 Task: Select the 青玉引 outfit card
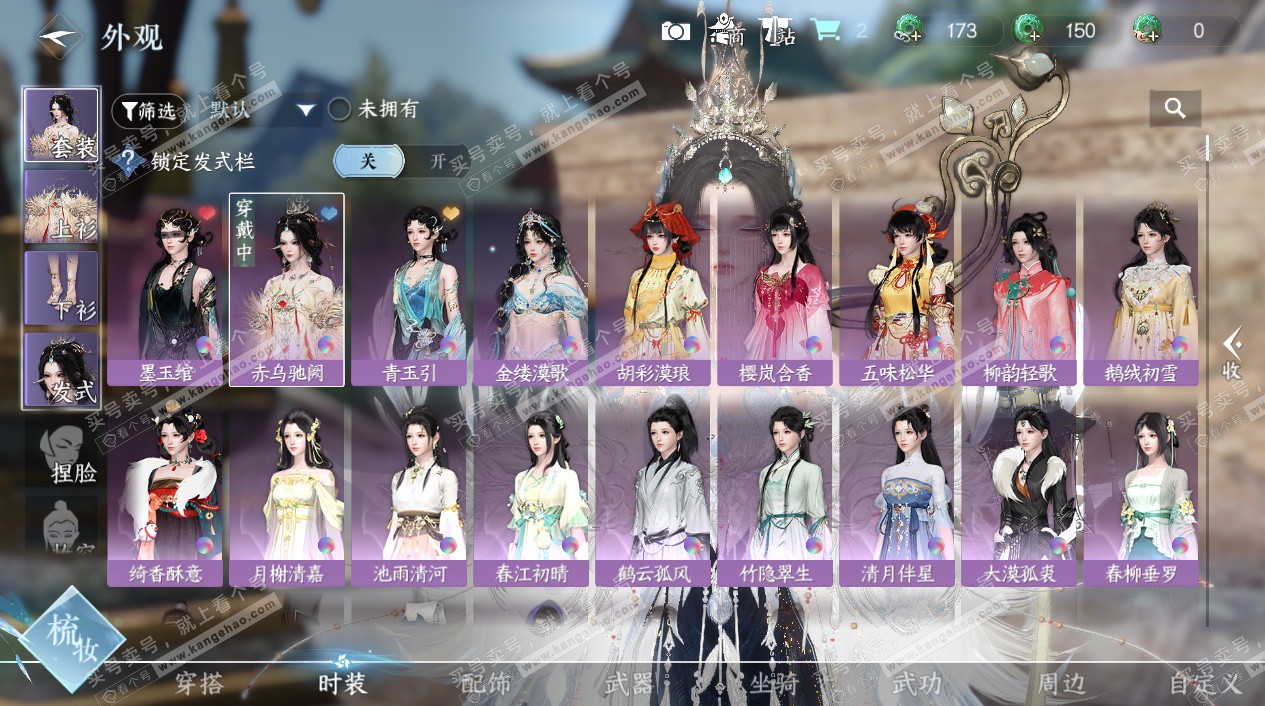[x=409, y=290]
